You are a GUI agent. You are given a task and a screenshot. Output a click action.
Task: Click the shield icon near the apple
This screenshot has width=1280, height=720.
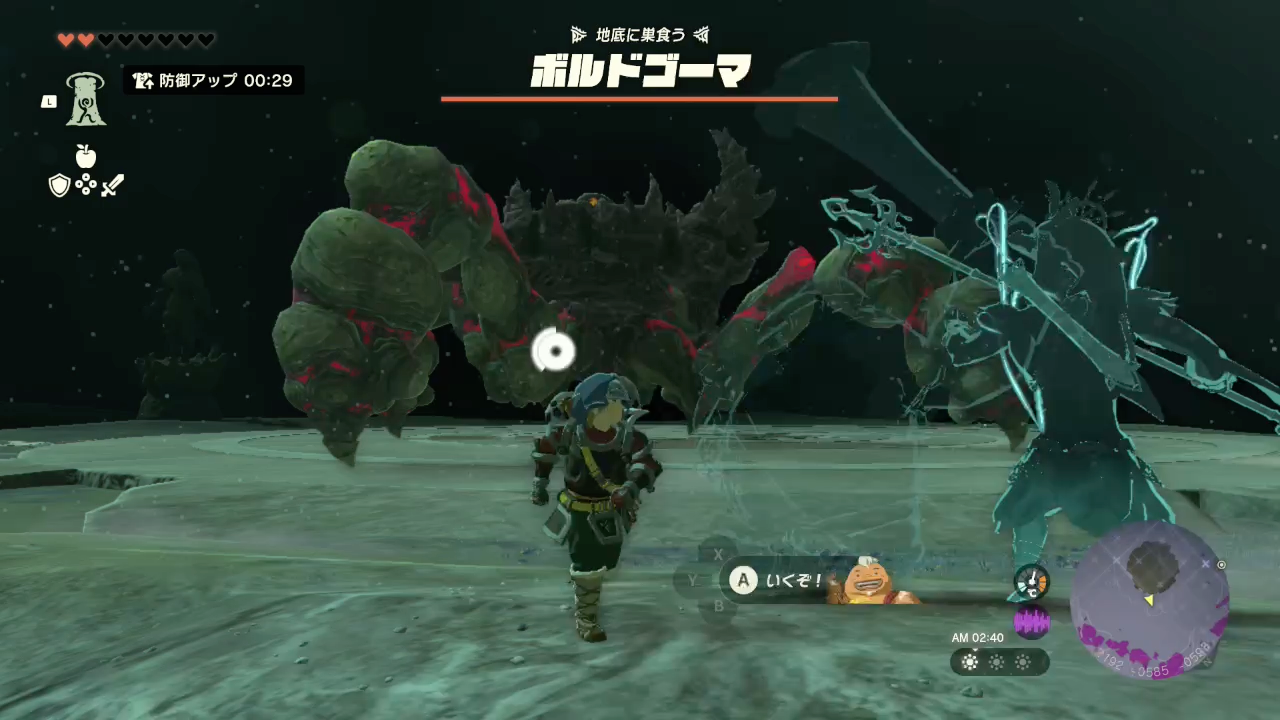pyautogui.click(x=59, y=185)
